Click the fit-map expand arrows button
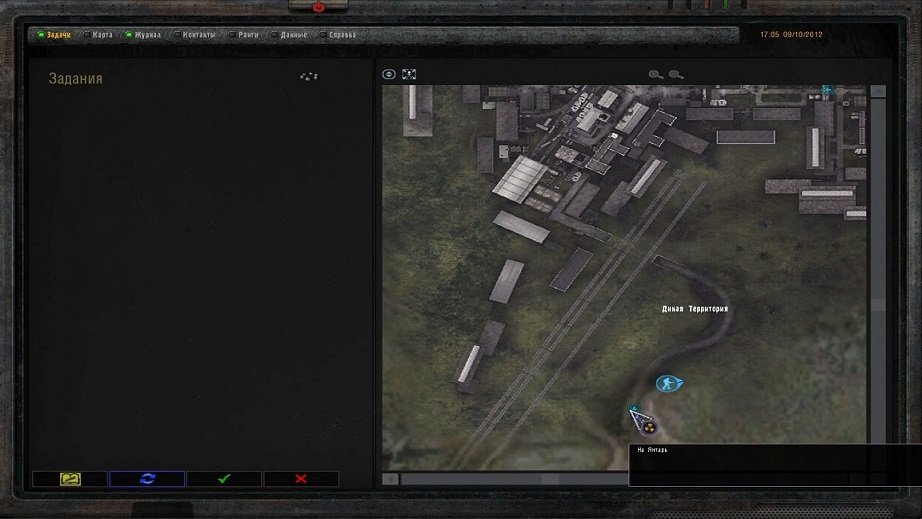922x519 pixels. tap(408, 74)
